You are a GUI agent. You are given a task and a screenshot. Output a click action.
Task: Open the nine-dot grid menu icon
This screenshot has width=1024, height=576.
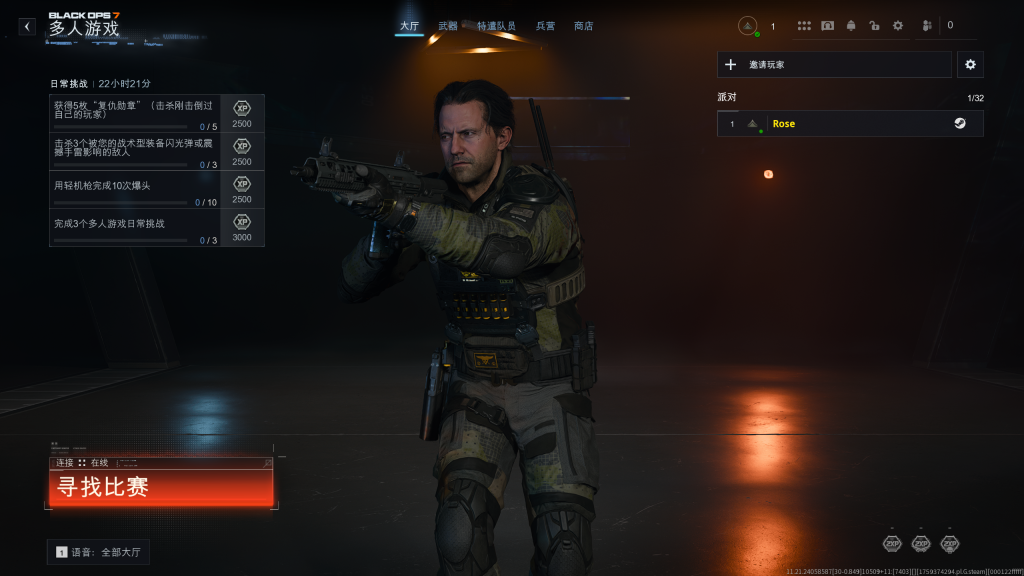coord(804,26)
